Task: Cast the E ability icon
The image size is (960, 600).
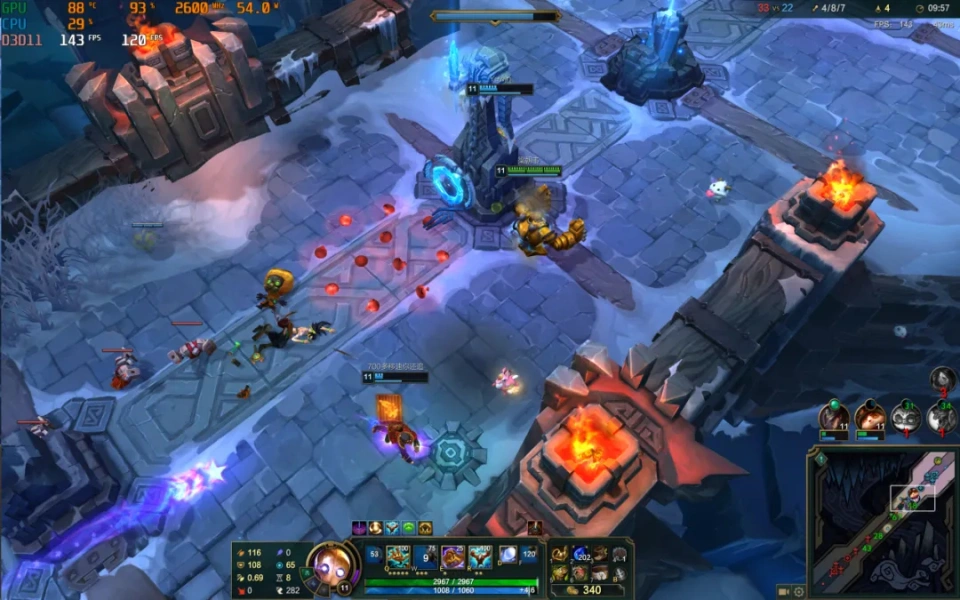Action: [x=453, y=557]
